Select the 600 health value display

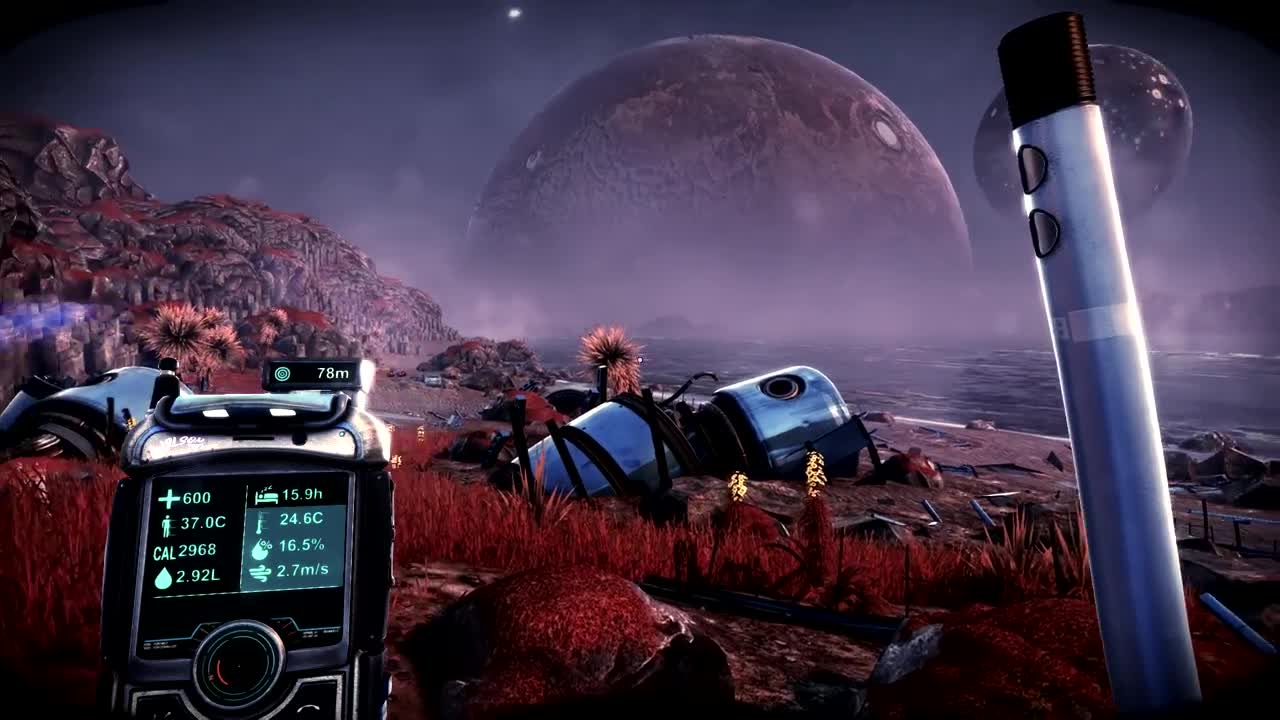pyautogui.click(x=198, y=497)
